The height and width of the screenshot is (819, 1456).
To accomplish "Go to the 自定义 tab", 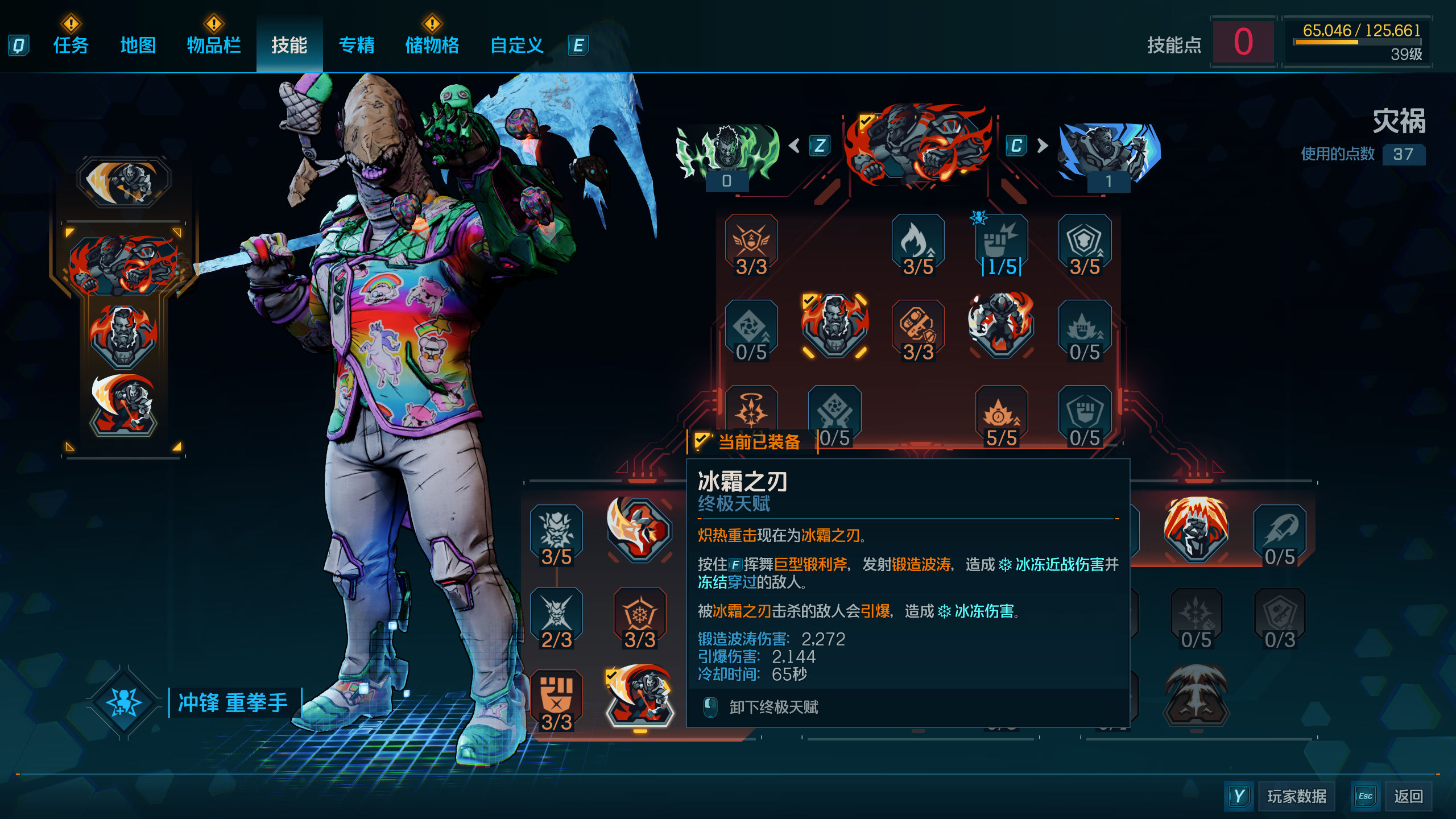I will [x=516, y=45].
